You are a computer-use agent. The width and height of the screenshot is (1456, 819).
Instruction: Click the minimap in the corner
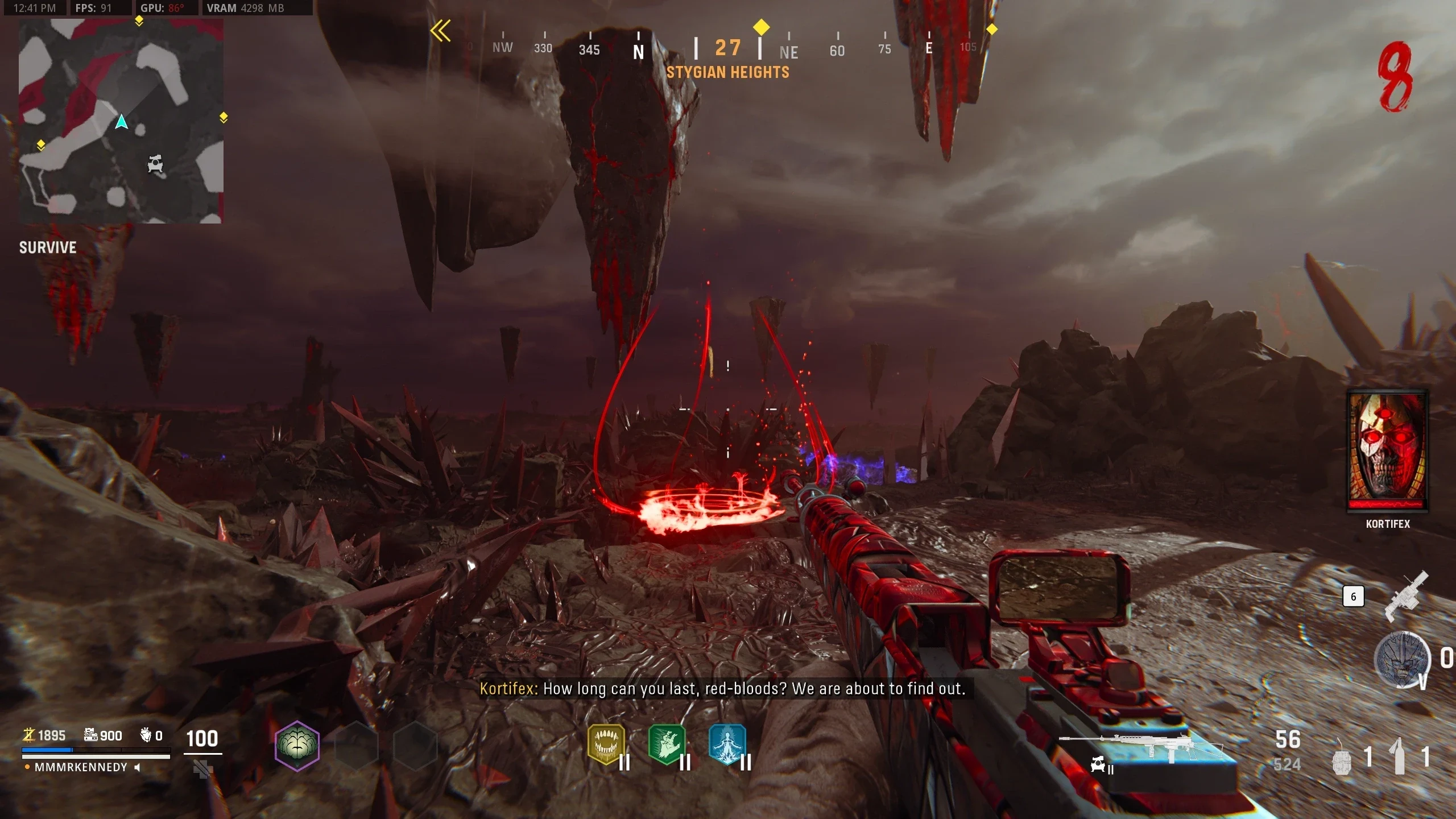[121, 121]
